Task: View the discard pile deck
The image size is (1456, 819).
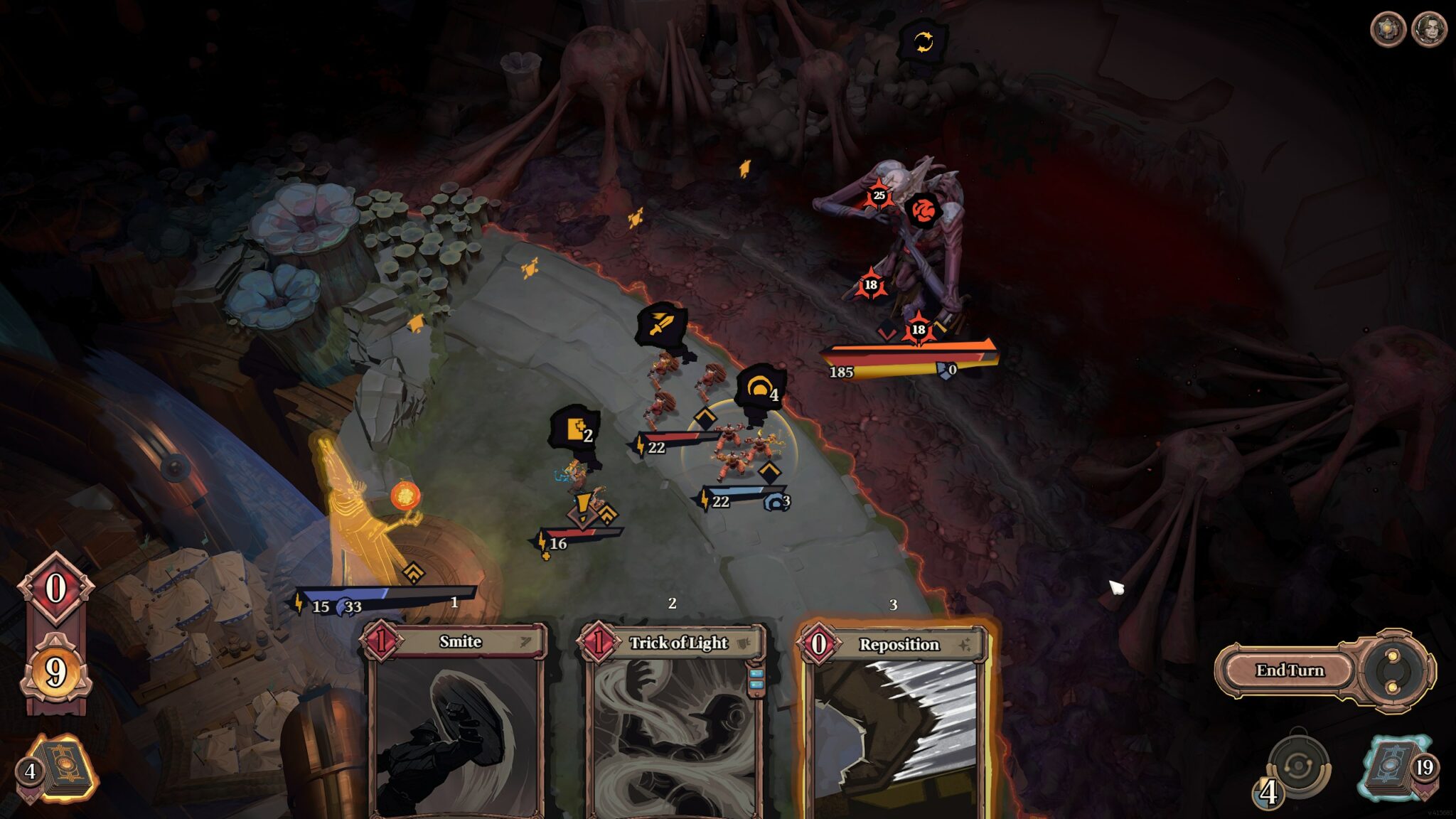Action: [x=1399, y=769]
